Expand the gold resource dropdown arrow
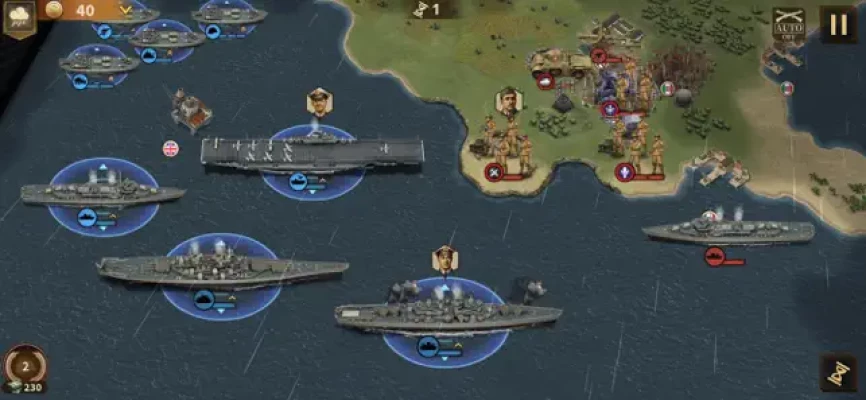866x400 pixels. click(x=125, y=10)
